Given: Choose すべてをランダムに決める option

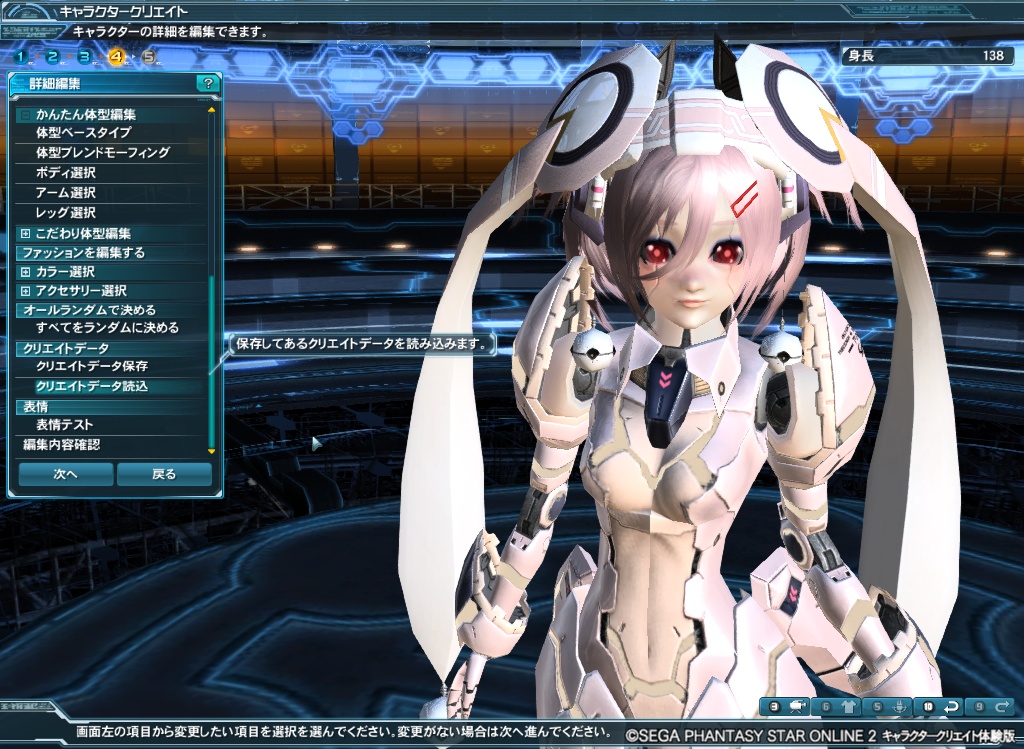Looking at the screenshot, I should click(107, 328).
